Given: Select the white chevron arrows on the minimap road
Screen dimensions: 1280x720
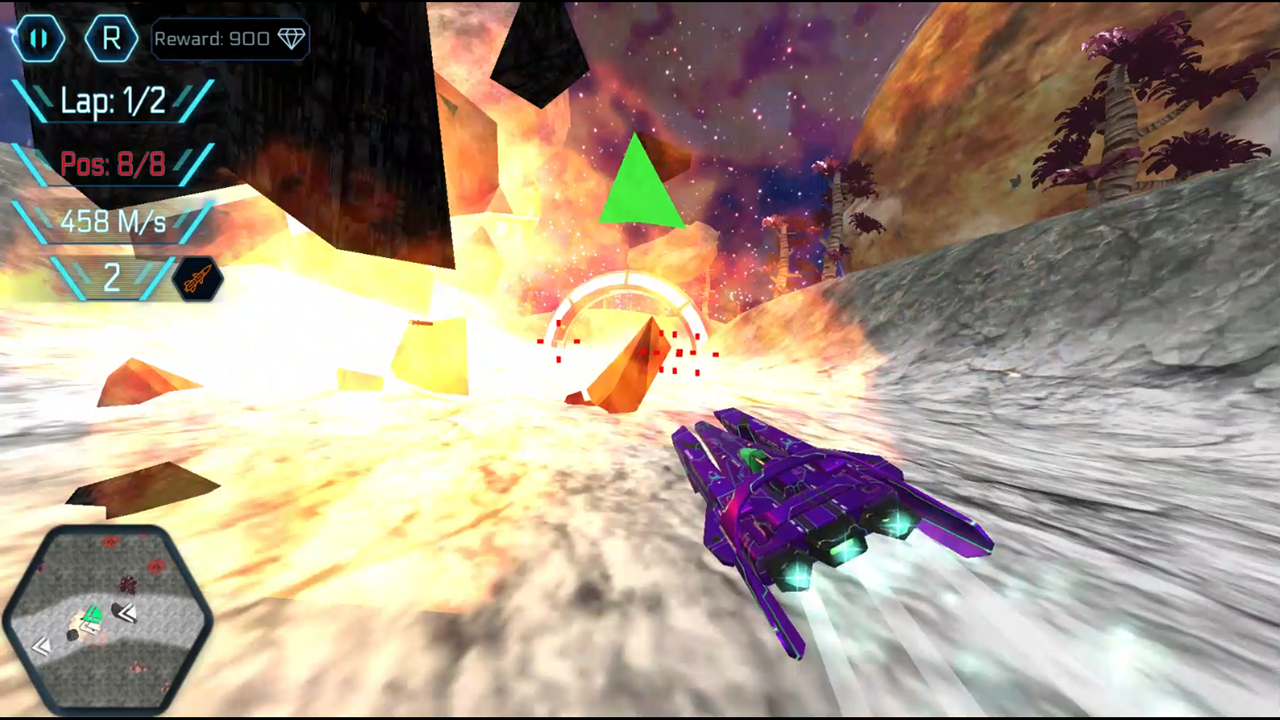Looking at the screenshot, I should (43, 646).
